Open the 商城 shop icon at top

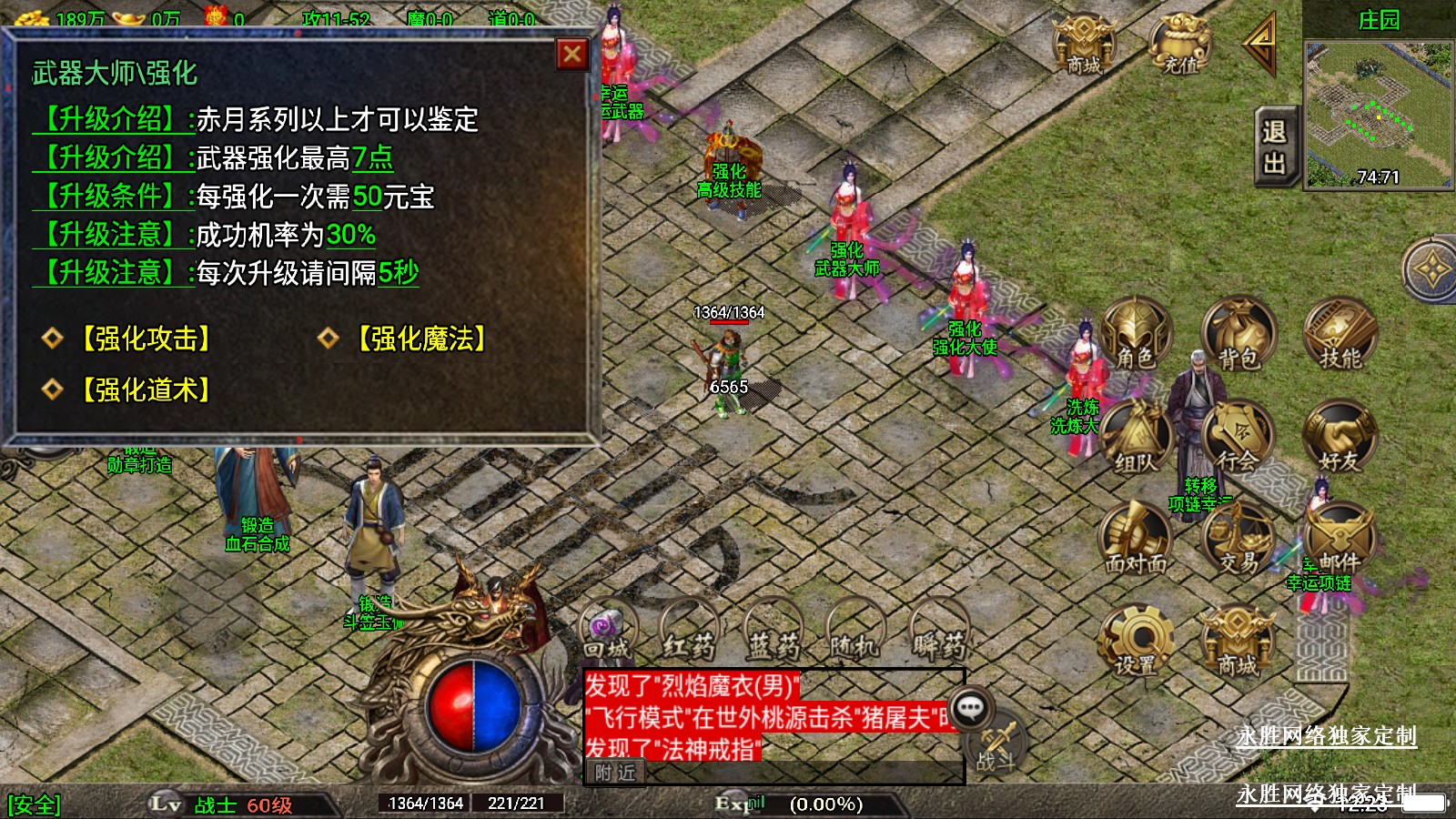[x=1083, y=45]
